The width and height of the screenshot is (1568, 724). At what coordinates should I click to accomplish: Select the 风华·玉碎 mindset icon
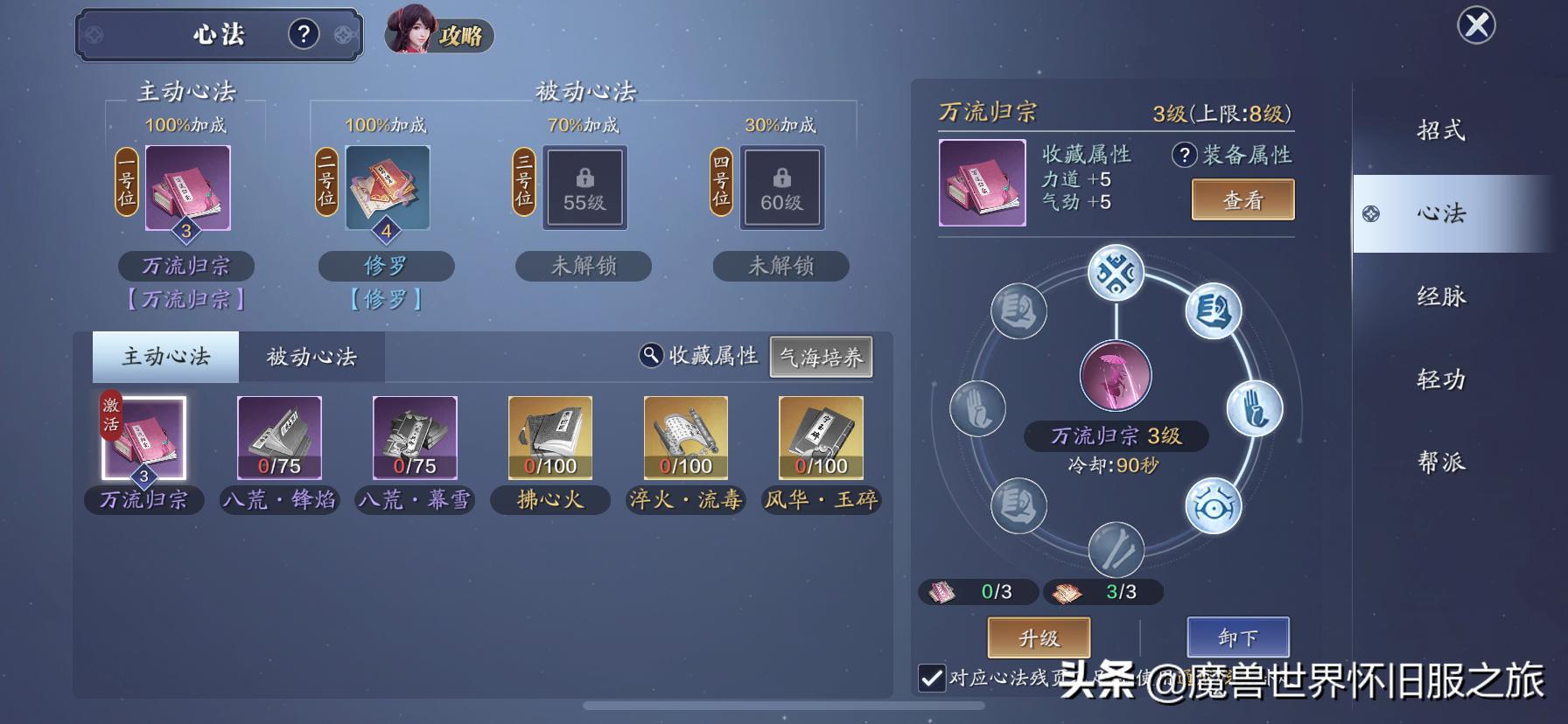[820, 437]
